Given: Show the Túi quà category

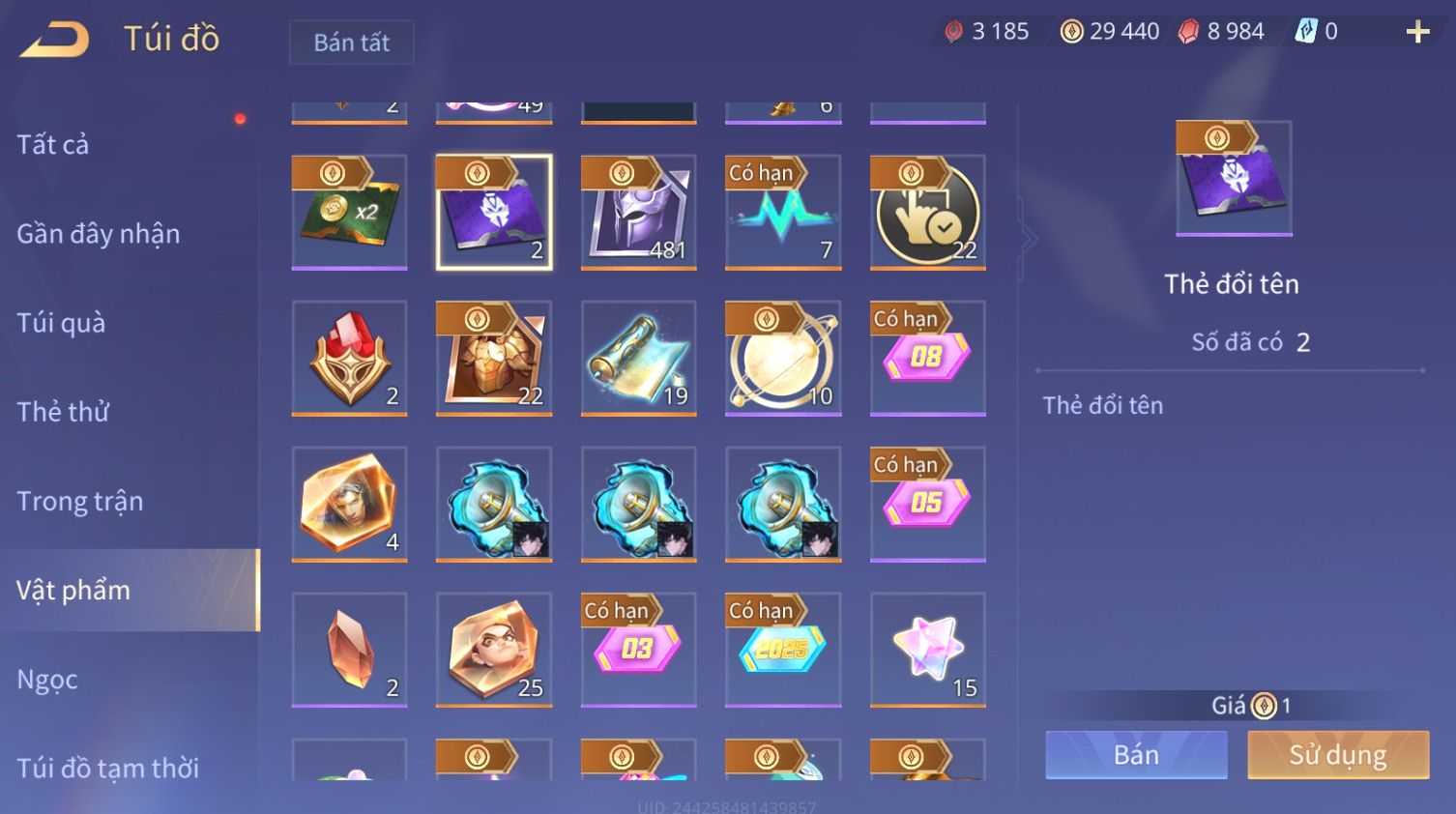Looking at the screenshot, I should tap(61, 323).
